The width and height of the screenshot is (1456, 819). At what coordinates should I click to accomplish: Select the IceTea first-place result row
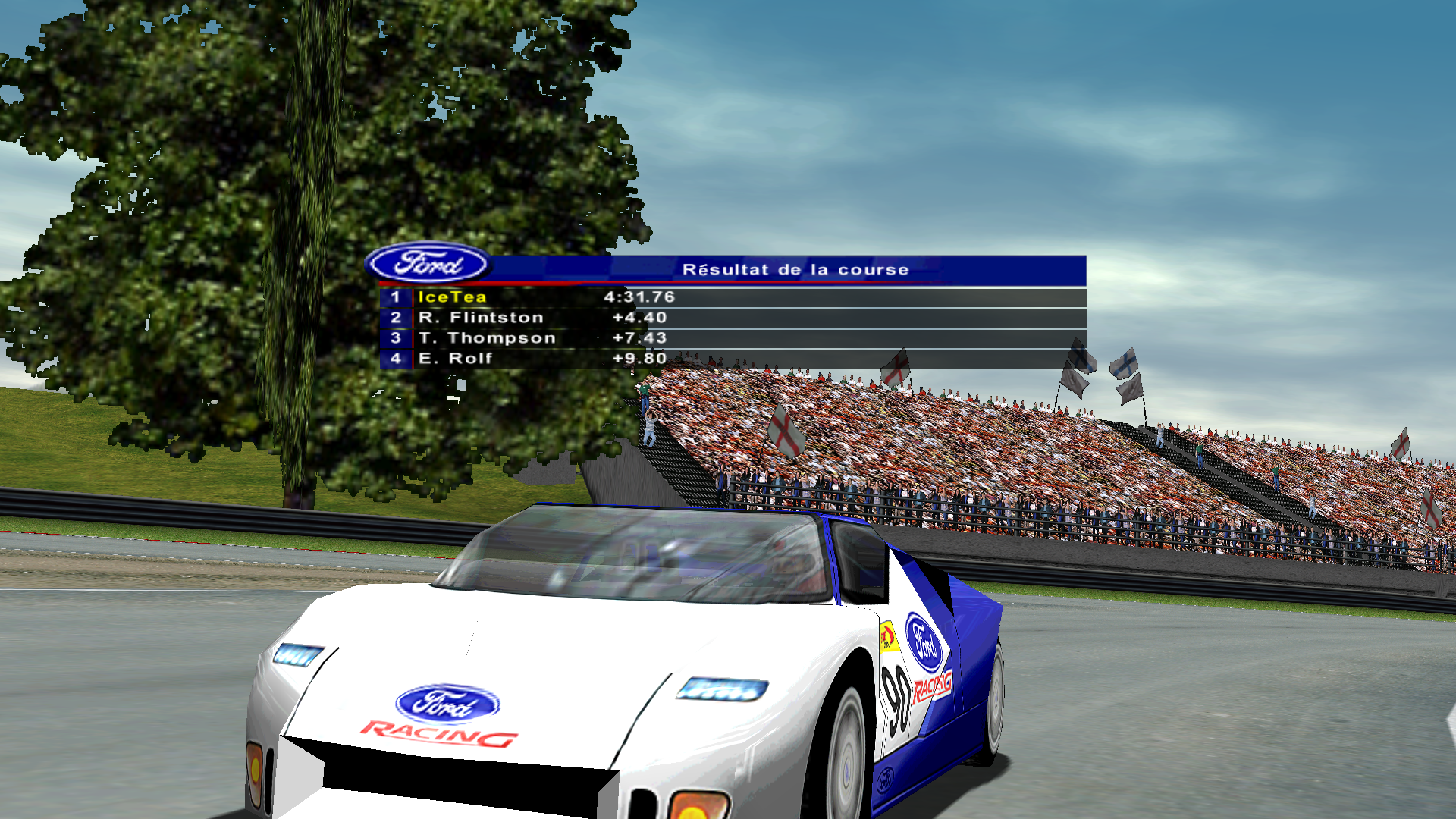(x=733, y=297)
